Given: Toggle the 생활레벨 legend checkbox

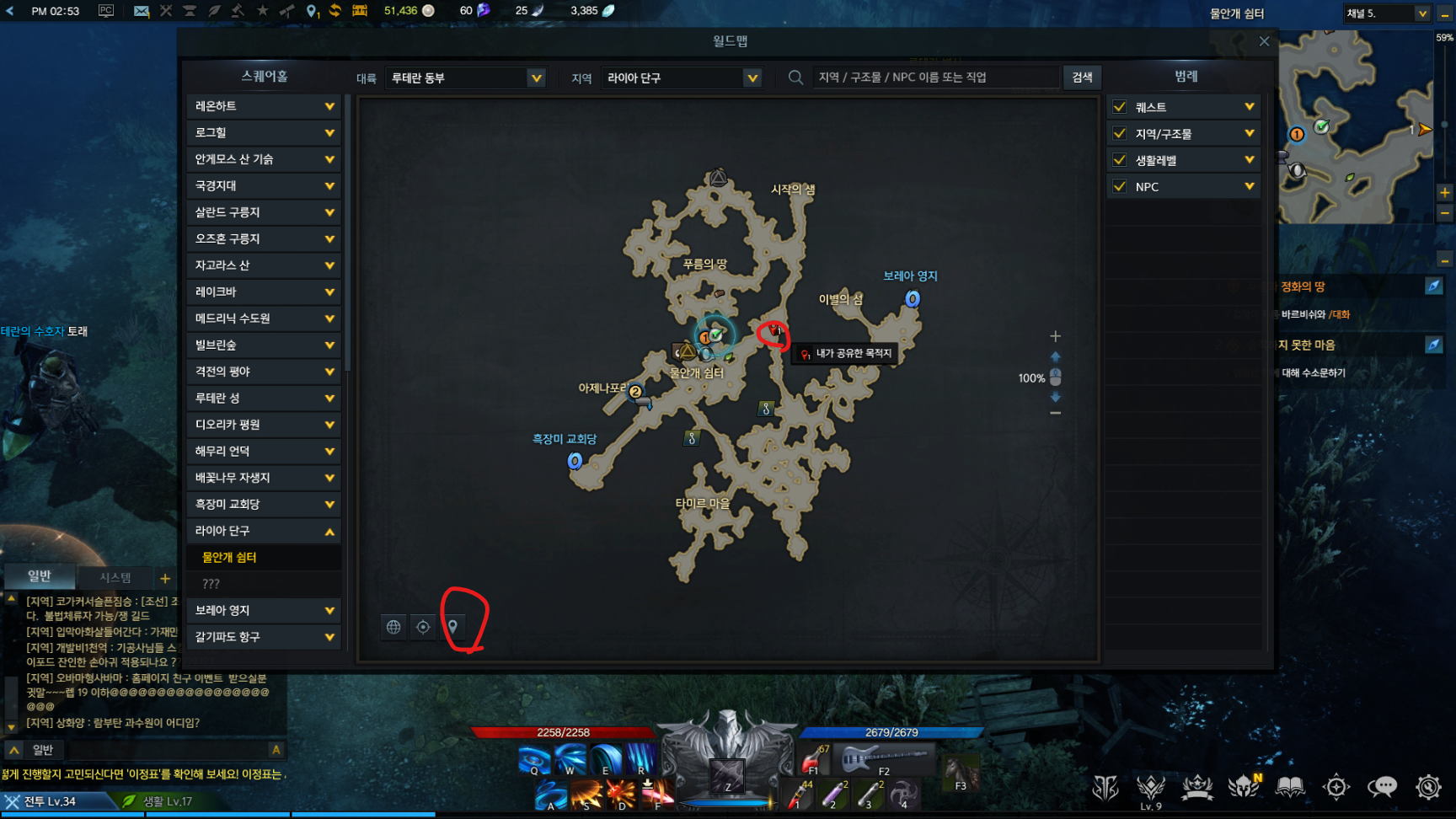Looking at the screenshot, I should pos(1120,160).
